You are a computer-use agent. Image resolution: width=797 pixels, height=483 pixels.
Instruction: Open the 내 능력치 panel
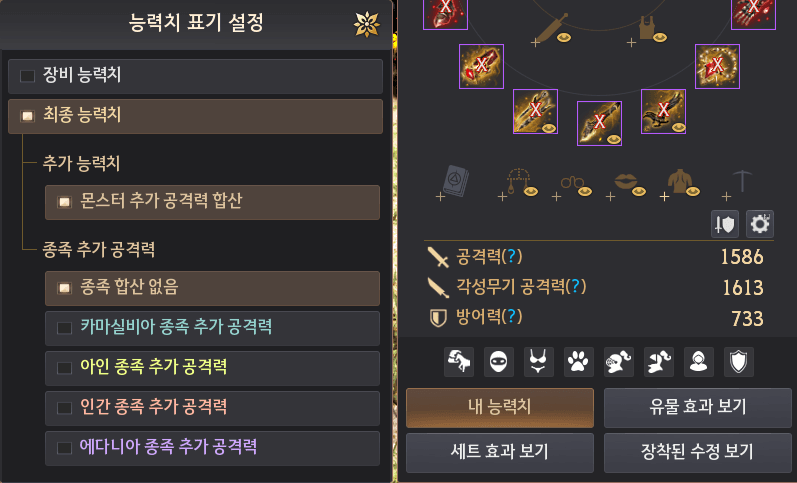click(500, 407)
